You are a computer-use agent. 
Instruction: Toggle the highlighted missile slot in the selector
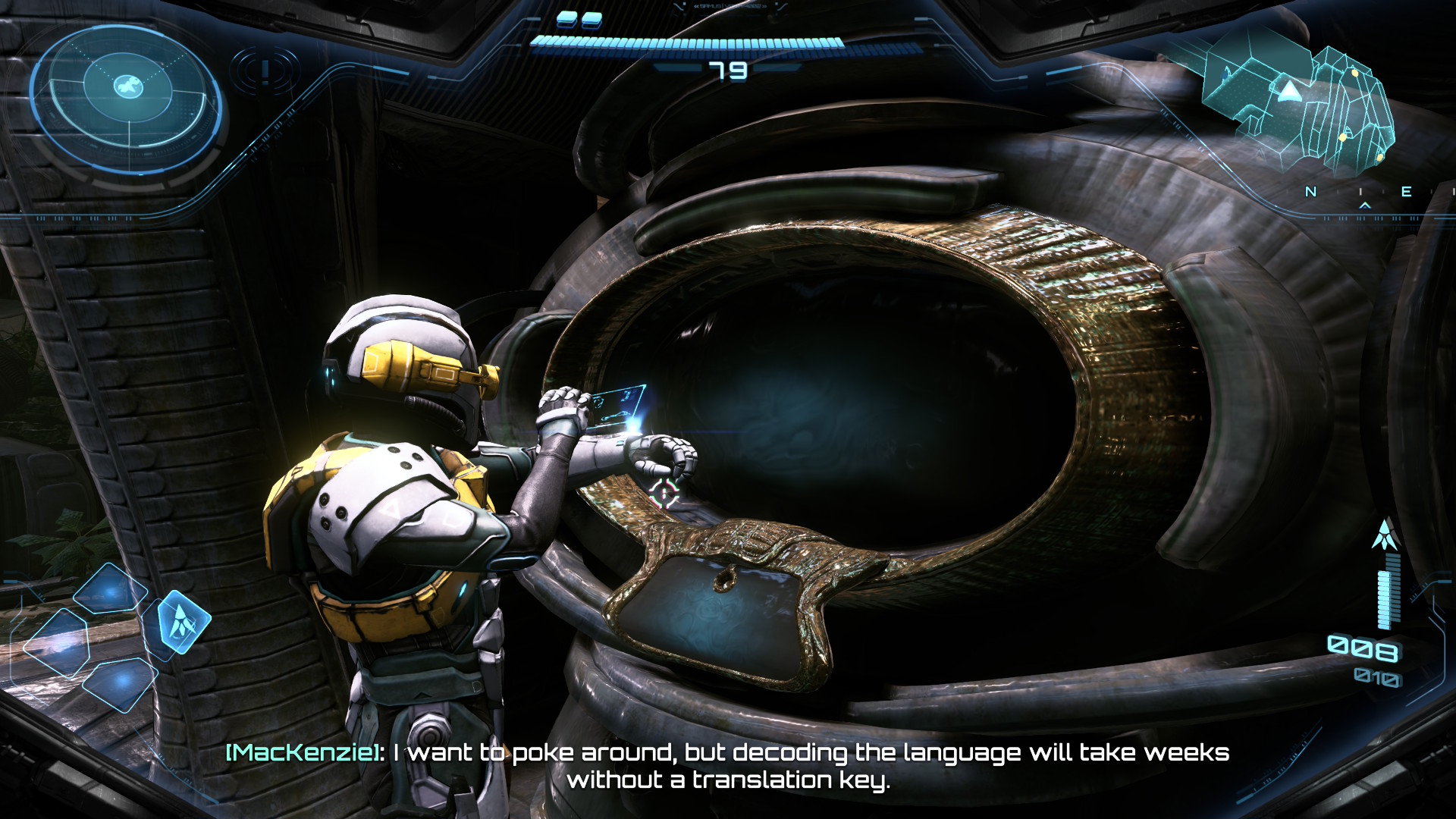(x=184, y=621)
